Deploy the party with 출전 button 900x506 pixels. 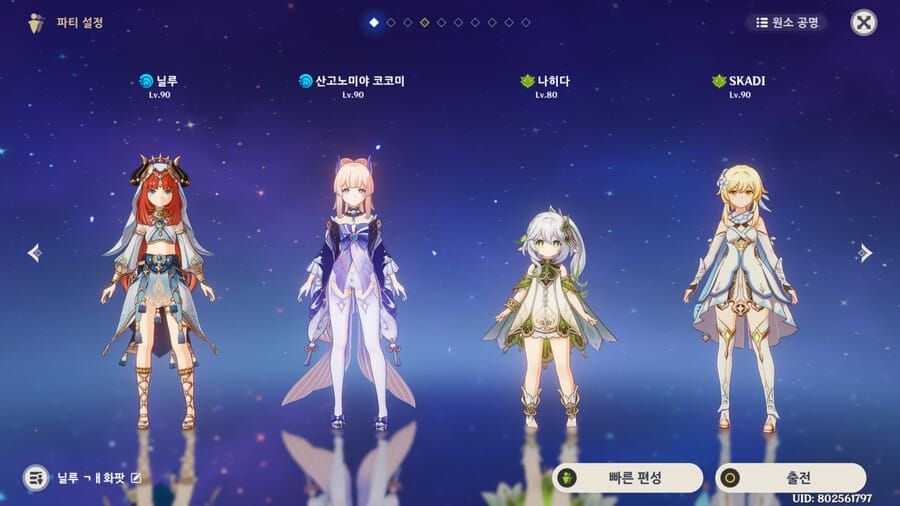pyautogui.click(x=790, y=477)
